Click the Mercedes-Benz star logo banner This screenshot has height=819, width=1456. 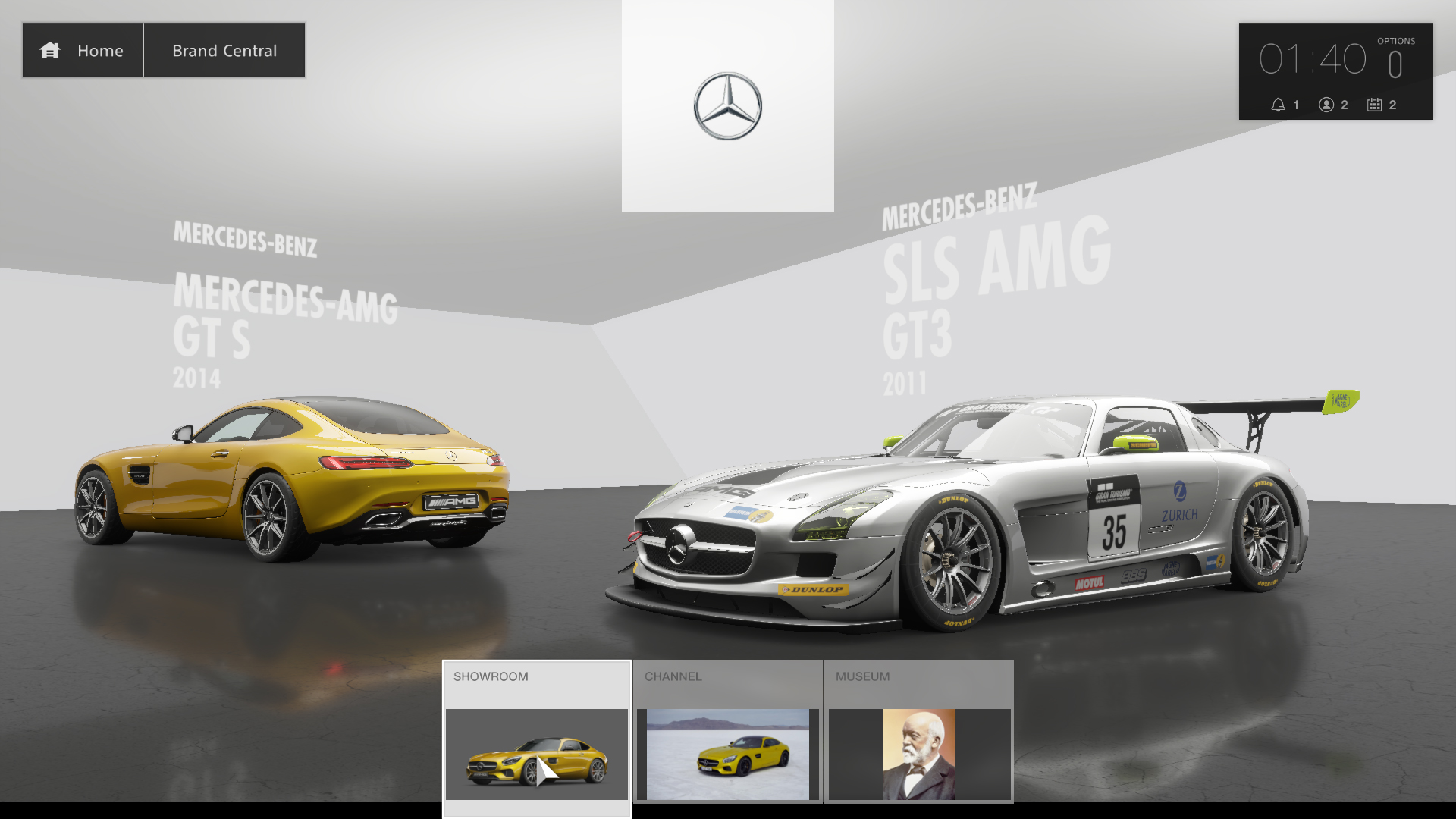[x=726, y=106]
